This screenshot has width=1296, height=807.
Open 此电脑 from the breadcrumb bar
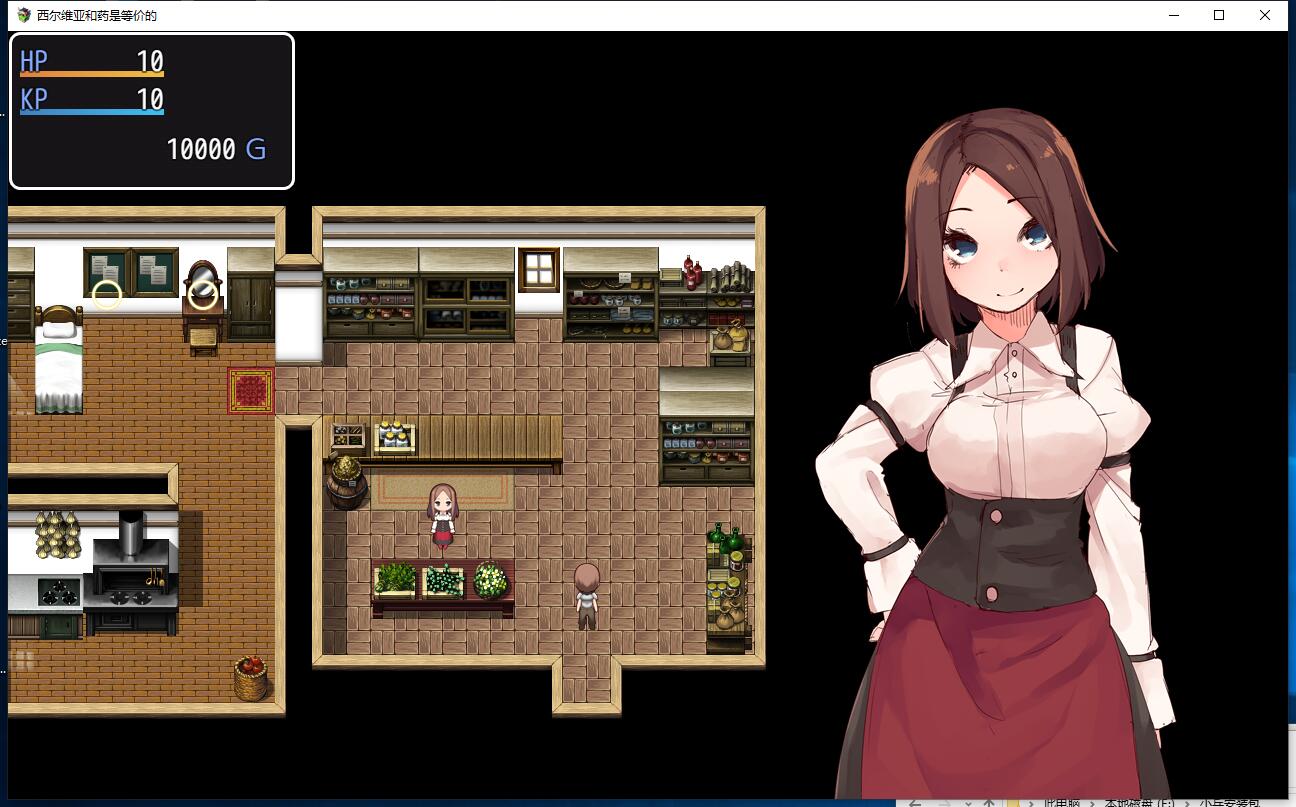[1062, 802]
